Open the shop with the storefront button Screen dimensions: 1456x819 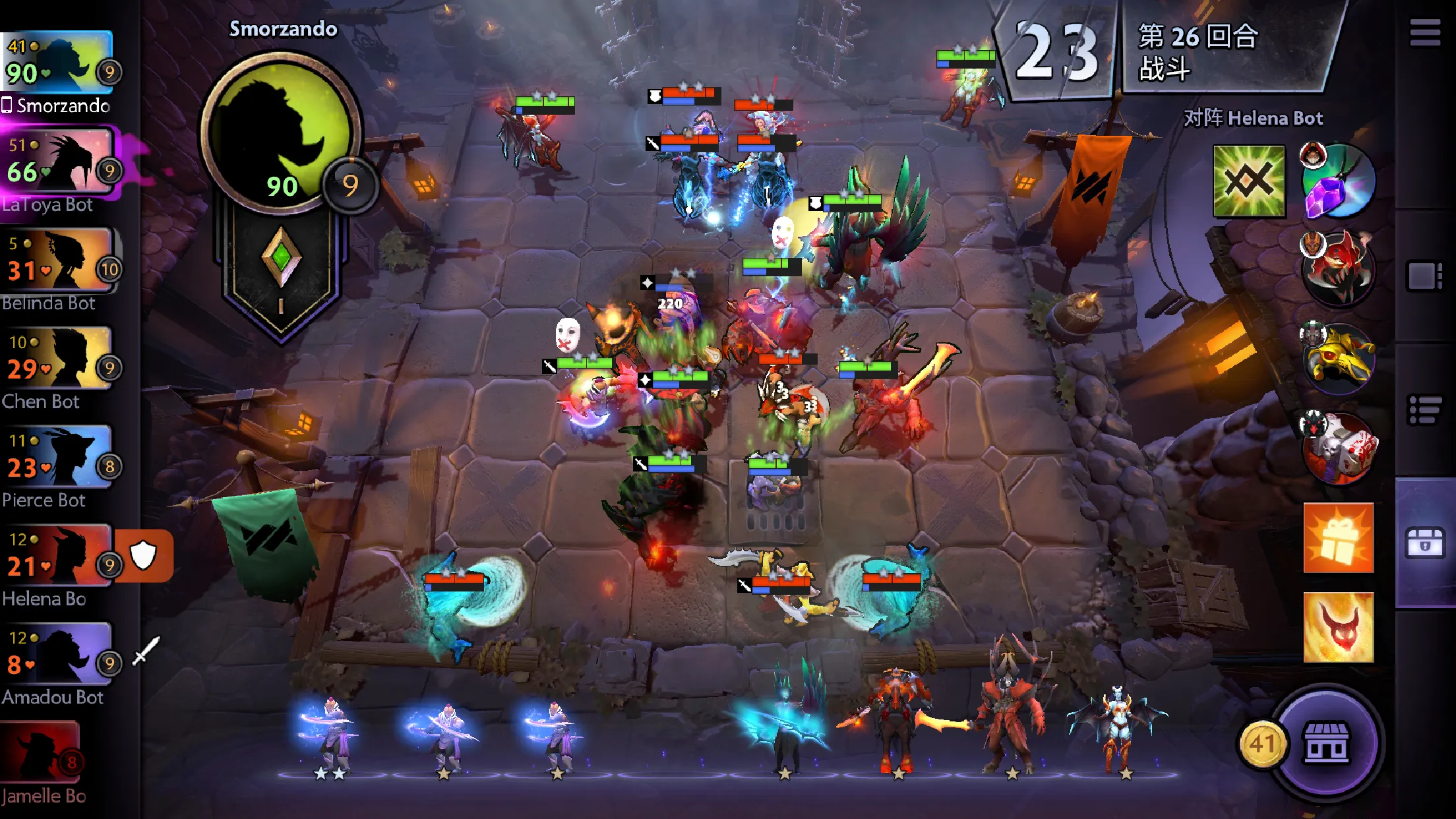point(1326,743)
